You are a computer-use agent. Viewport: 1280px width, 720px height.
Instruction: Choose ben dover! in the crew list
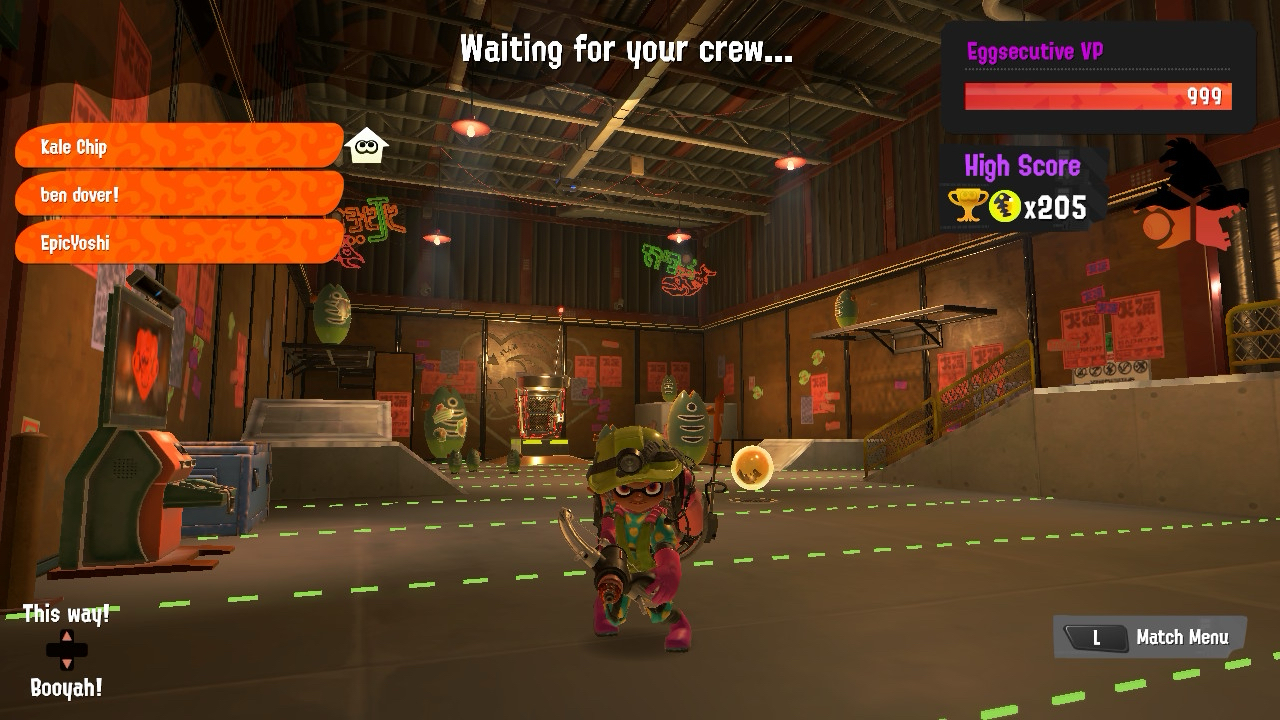click(178, 194)
